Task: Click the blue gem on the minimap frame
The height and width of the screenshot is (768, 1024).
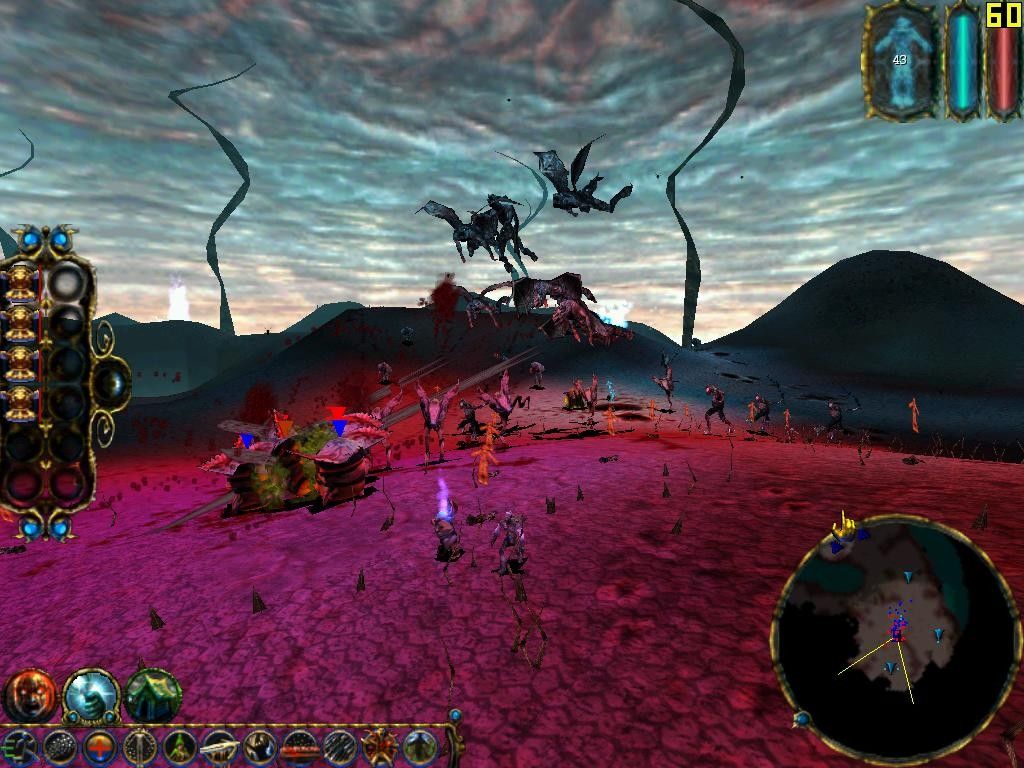Action: 801,718
